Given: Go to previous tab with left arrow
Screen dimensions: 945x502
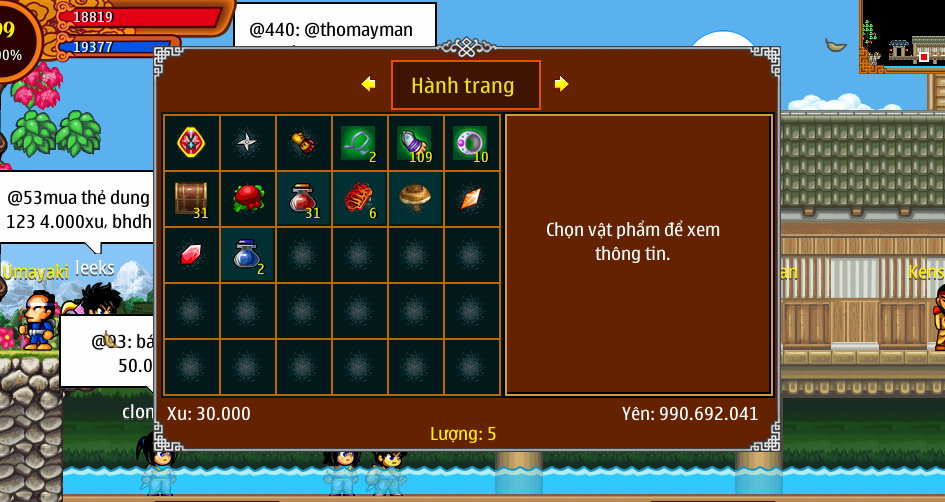Looking at the screenshot, I should coord(369,85).
